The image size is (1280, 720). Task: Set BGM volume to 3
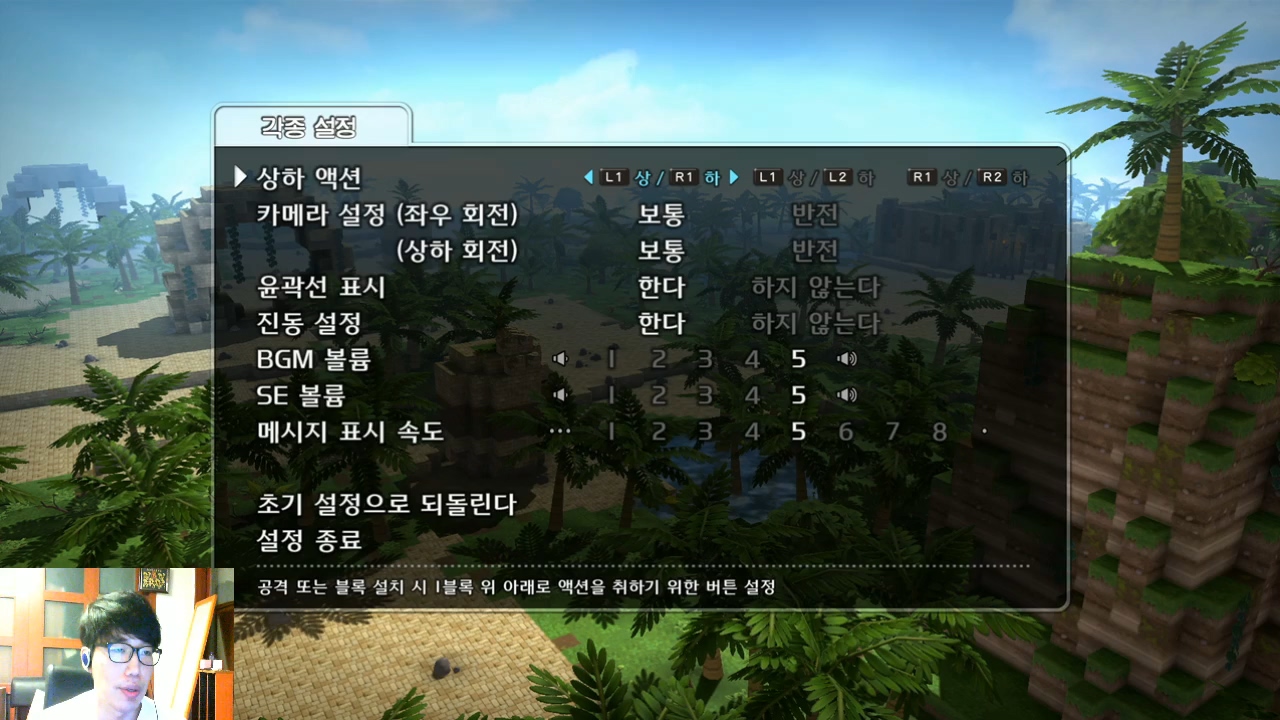[x=705, y=359]
